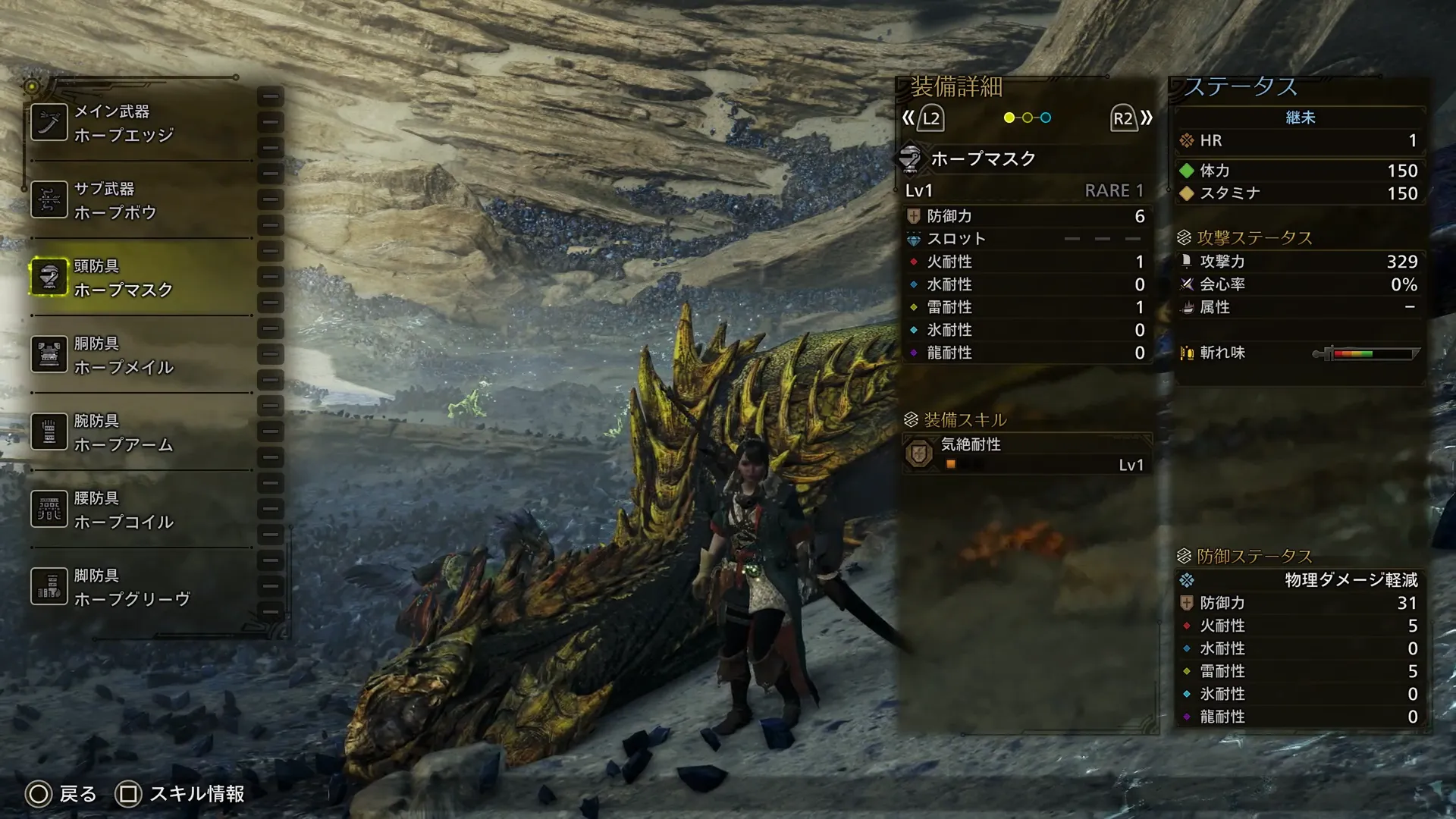Viewport: 1456px width, 819px height.
Task: Choose the sub weapon ホープボウ slot
Action: 140,200
